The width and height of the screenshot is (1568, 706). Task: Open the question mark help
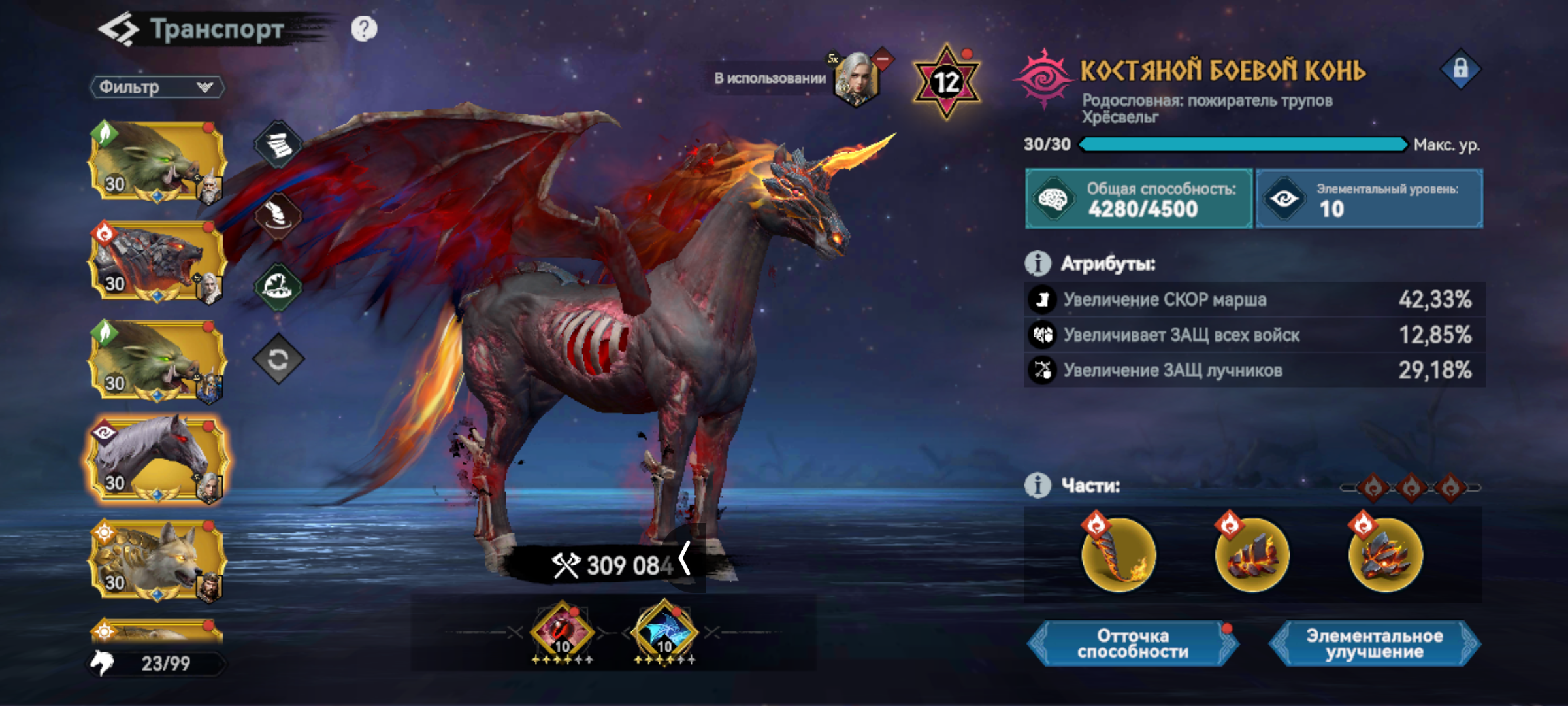[364, 29]
